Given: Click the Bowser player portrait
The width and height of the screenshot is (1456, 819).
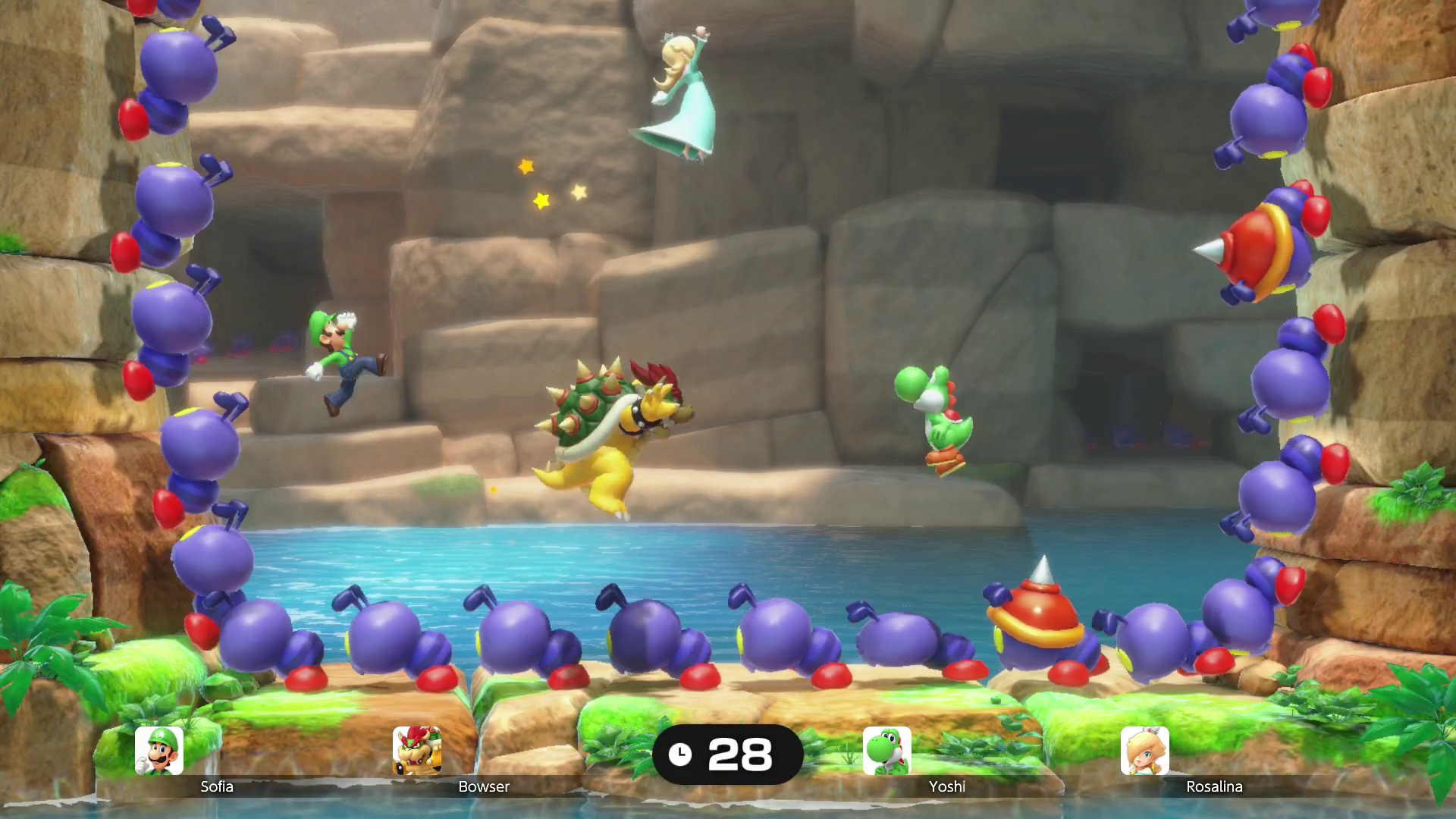Looking at the screenshot, I should coord(417,751).
